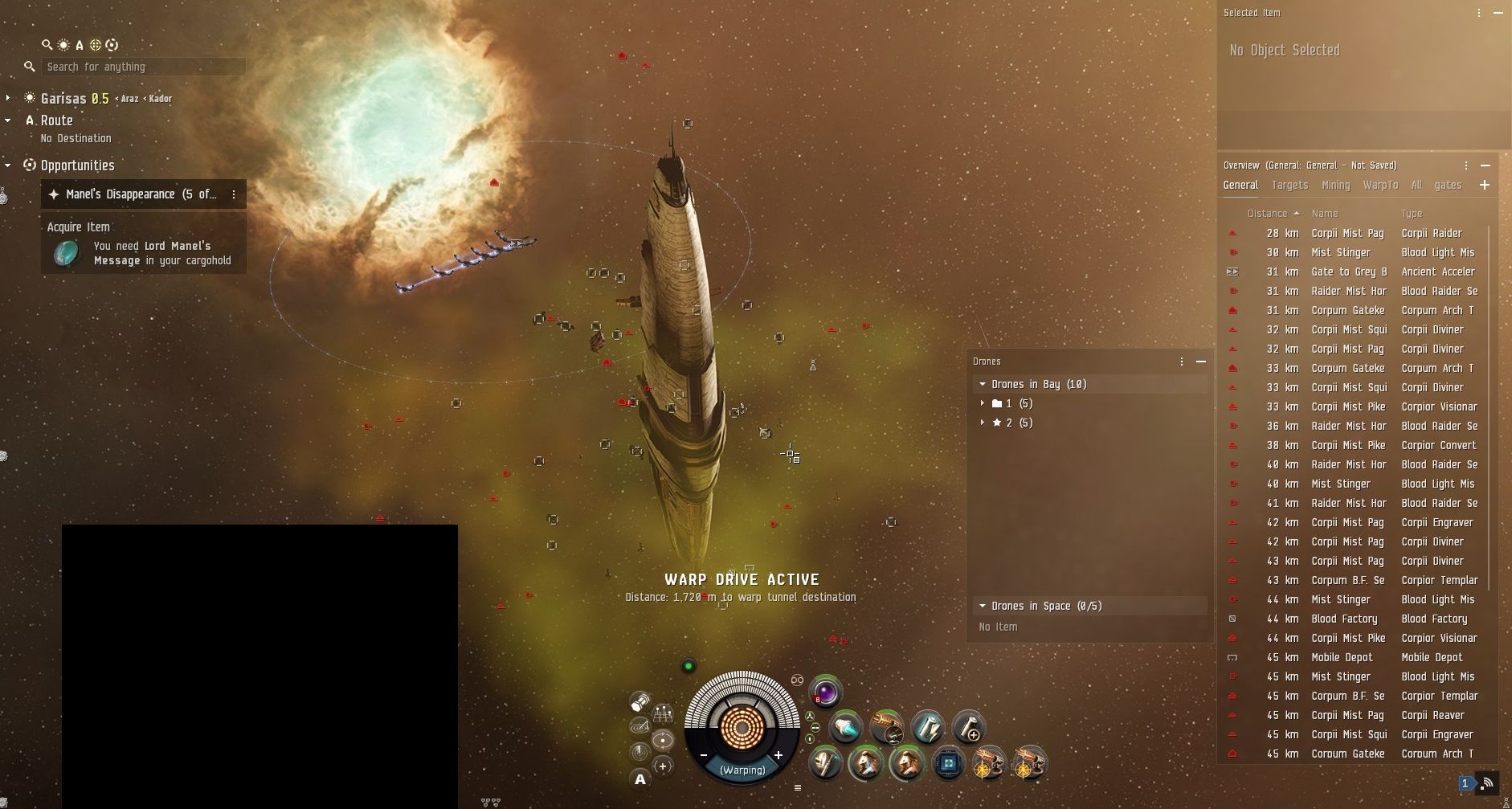Expand starred drone group 2
The width and height of the screenshot is (1512, 809).
[x=983, y=423]
